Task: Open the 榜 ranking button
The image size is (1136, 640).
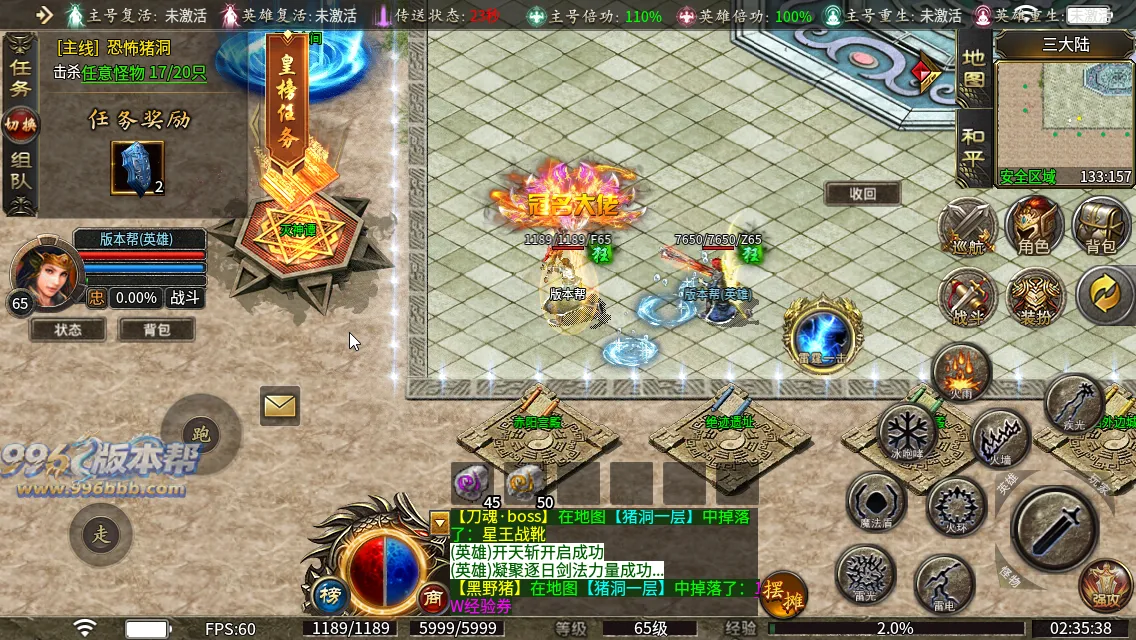Action: click(x=329, y=596)
